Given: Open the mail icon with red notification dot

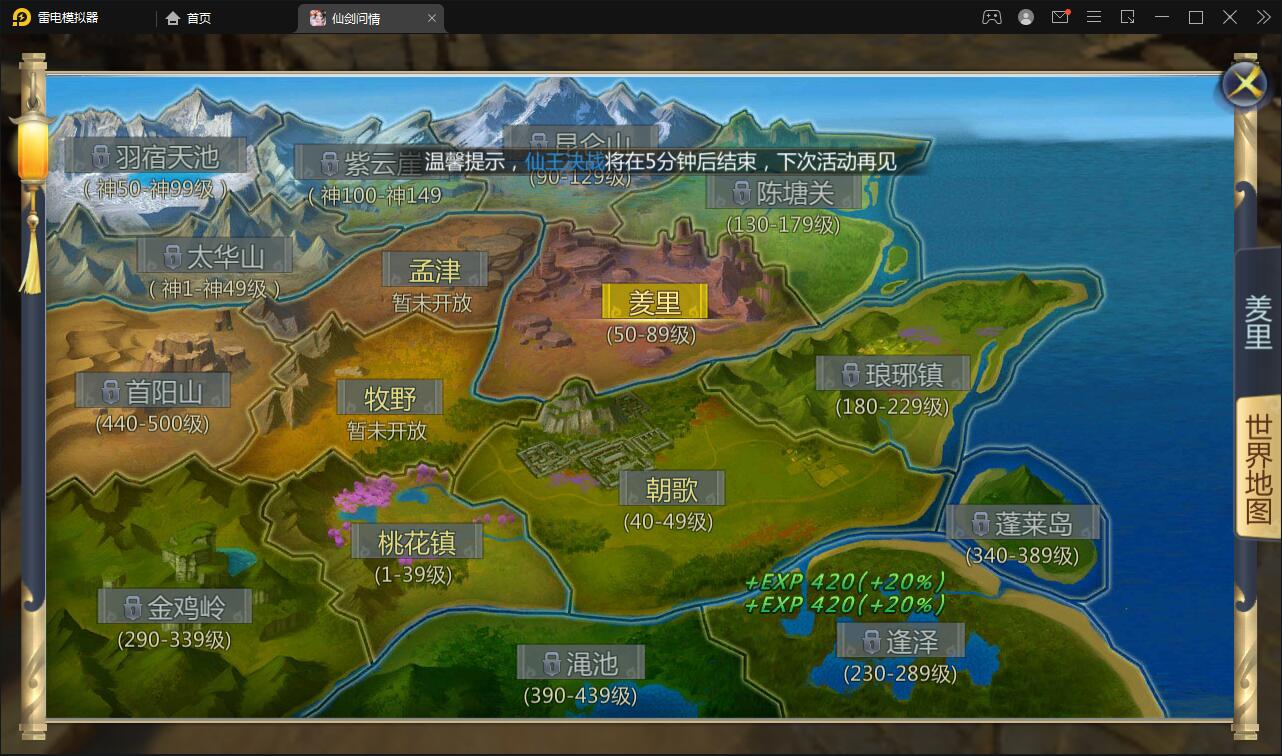Looking at the screenshot, I should 1060,17.
